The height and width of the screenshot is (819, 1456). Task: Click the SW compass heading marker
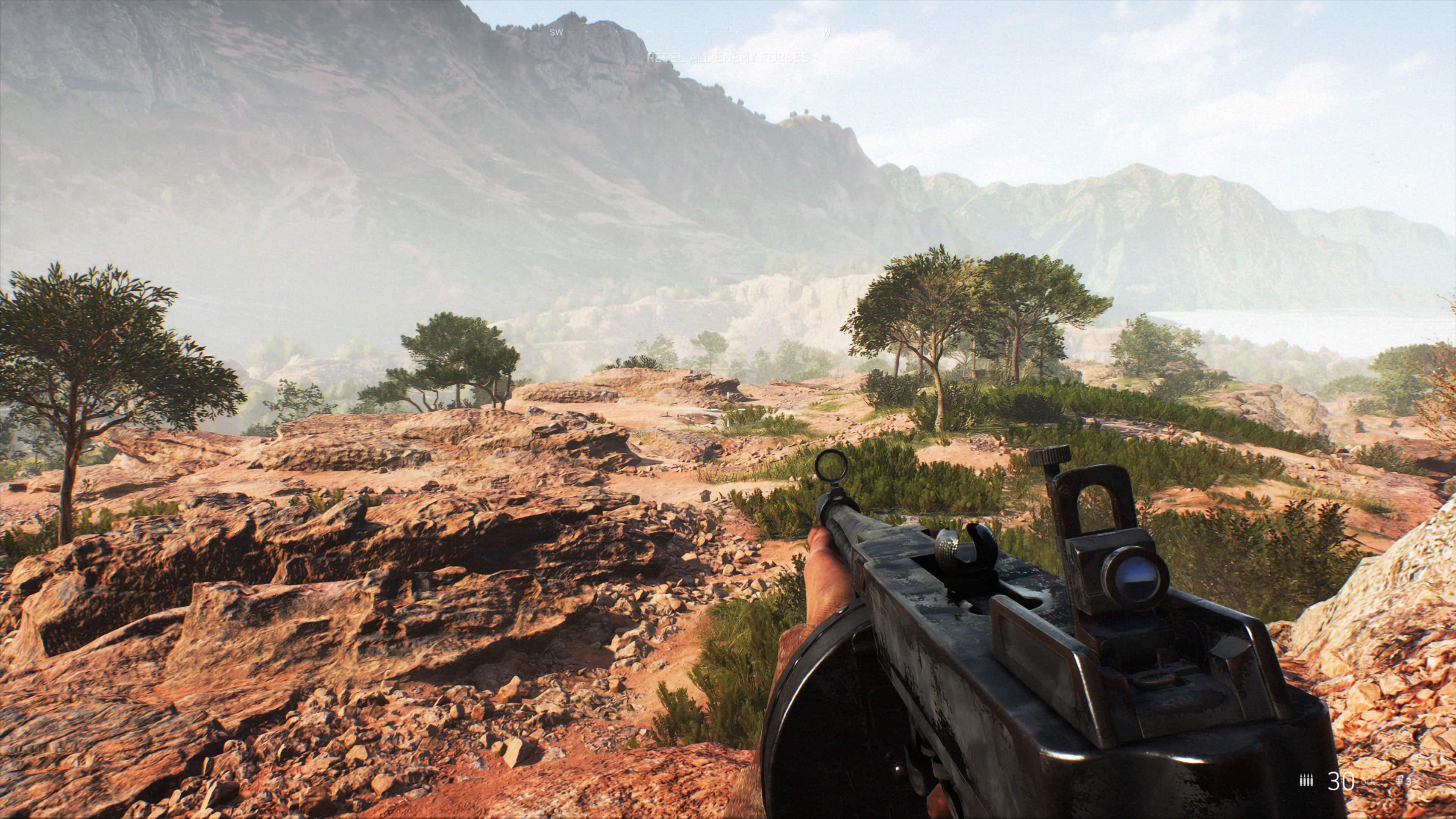point(556,33)
